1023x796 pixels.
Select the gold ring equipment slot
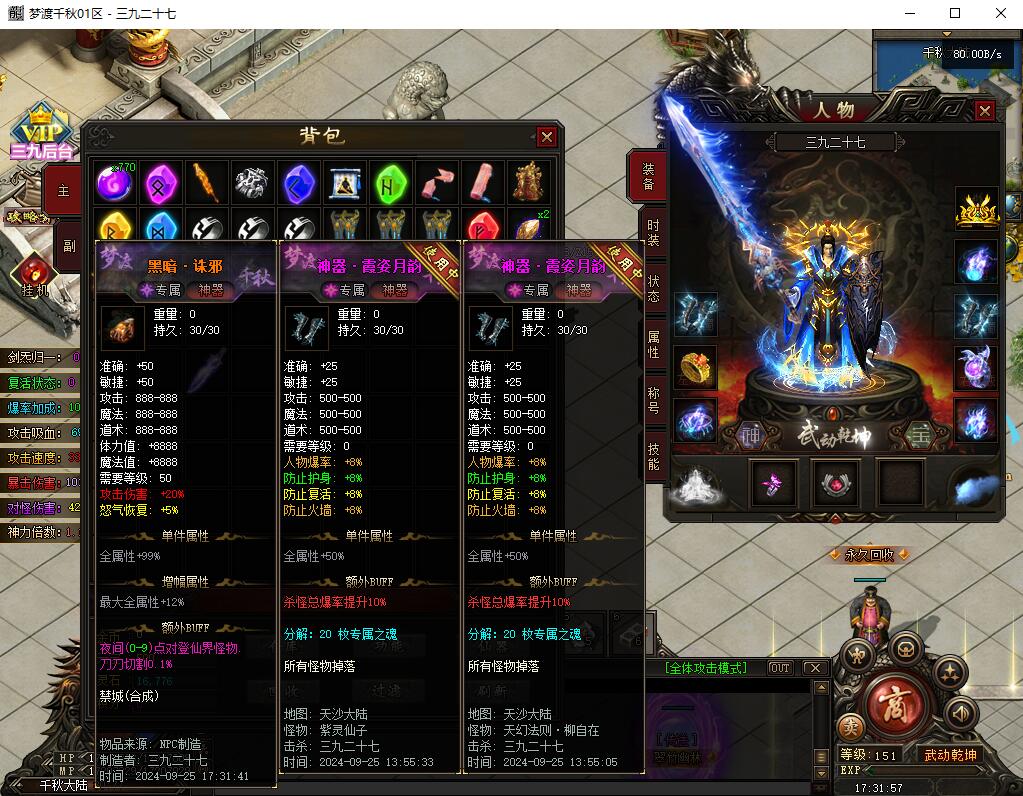[696, 367]
